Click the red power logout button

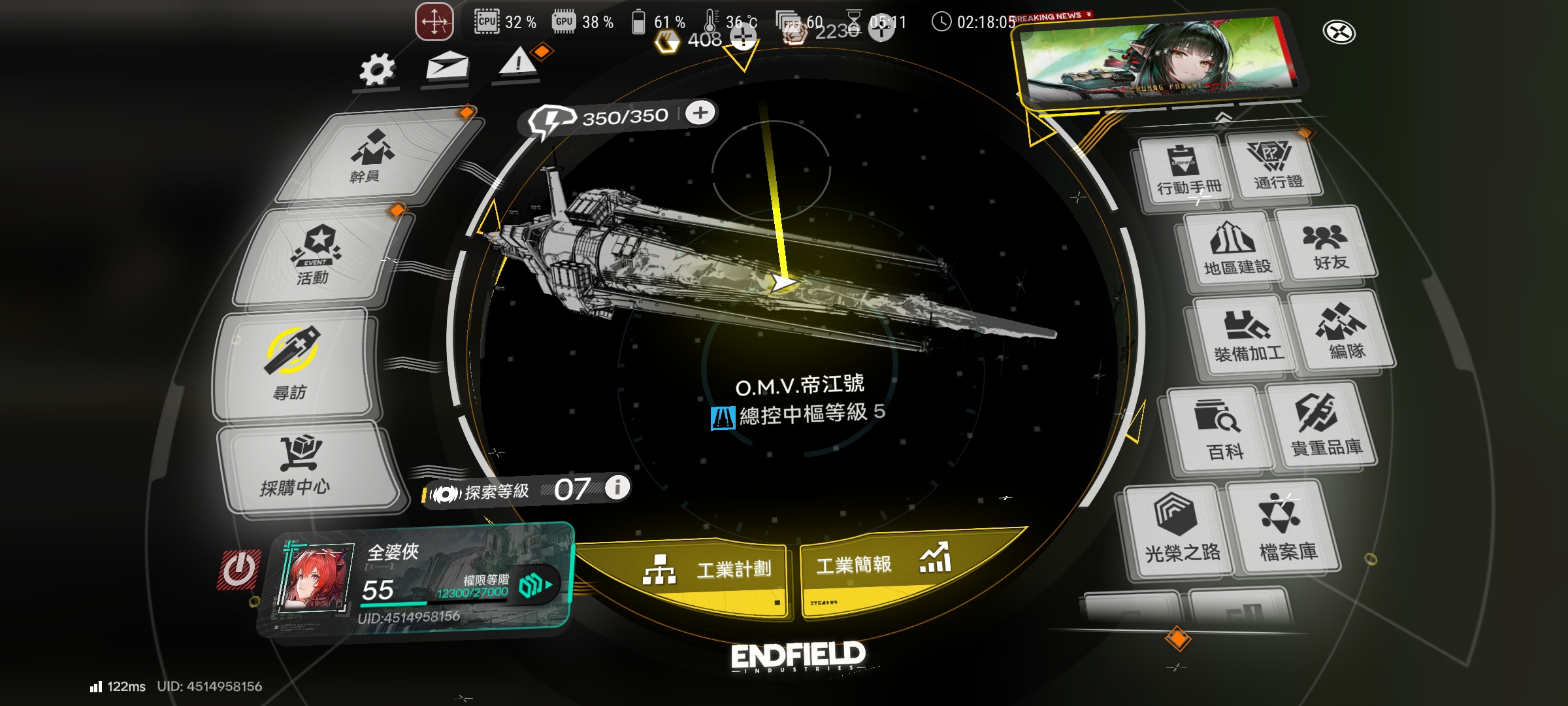(239, 570)
